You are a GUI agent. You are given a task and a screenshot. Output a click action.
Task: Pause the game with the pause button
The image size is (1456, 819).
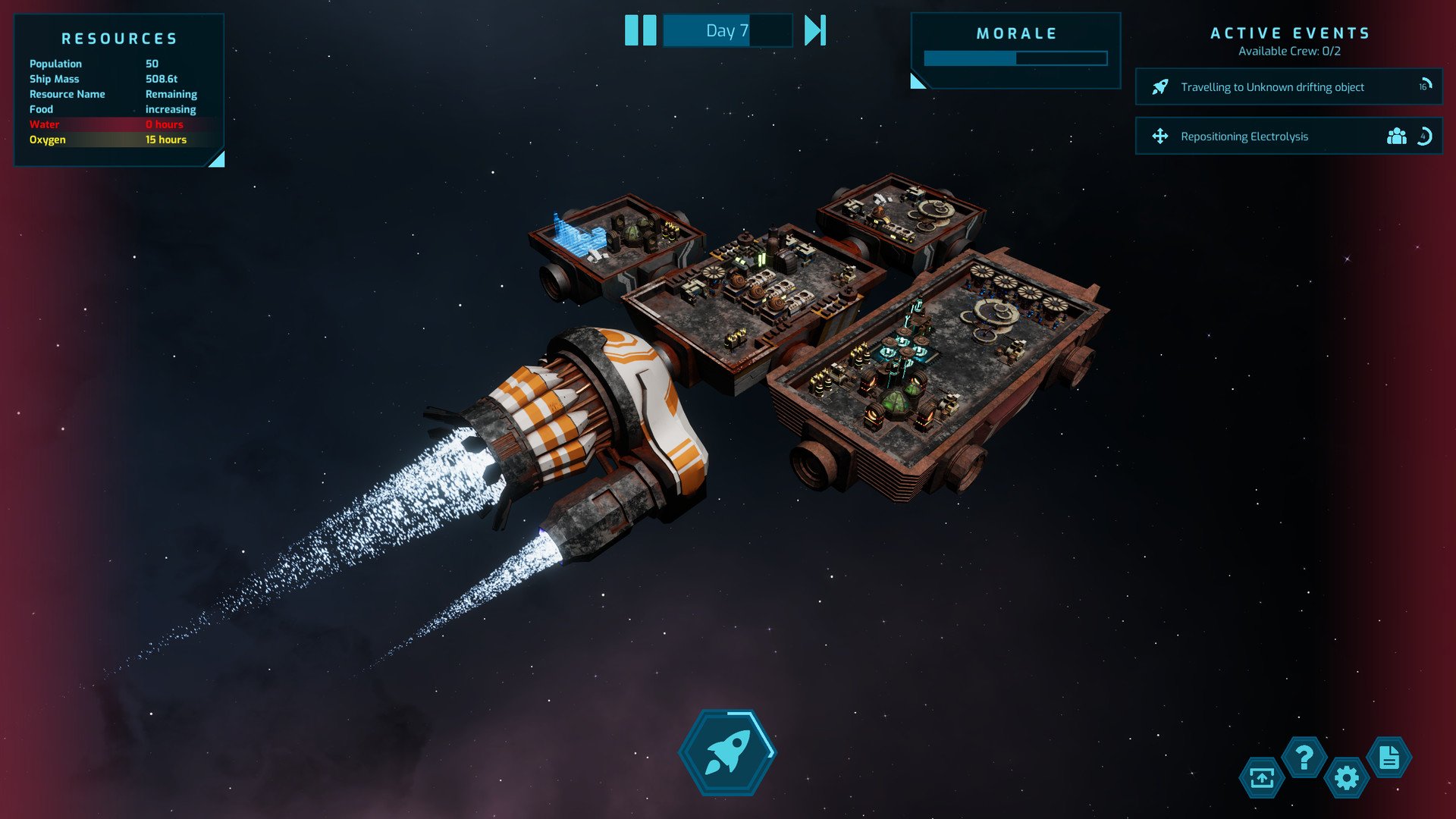click(x=640, y=30)
